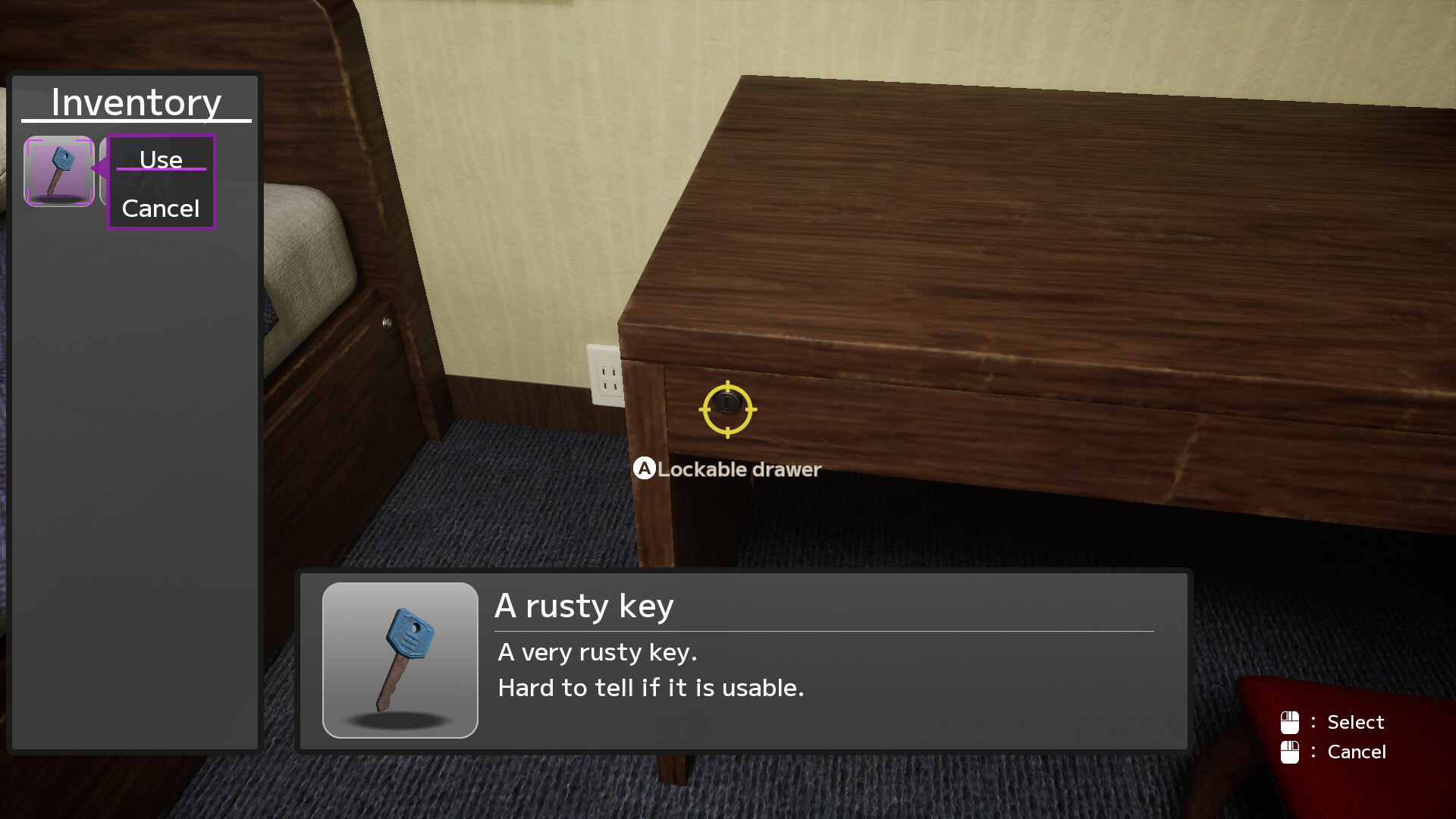Click the yellow targeting reticle on the drawer
The height and width of the screenshot is (819, 1456).
727,409
